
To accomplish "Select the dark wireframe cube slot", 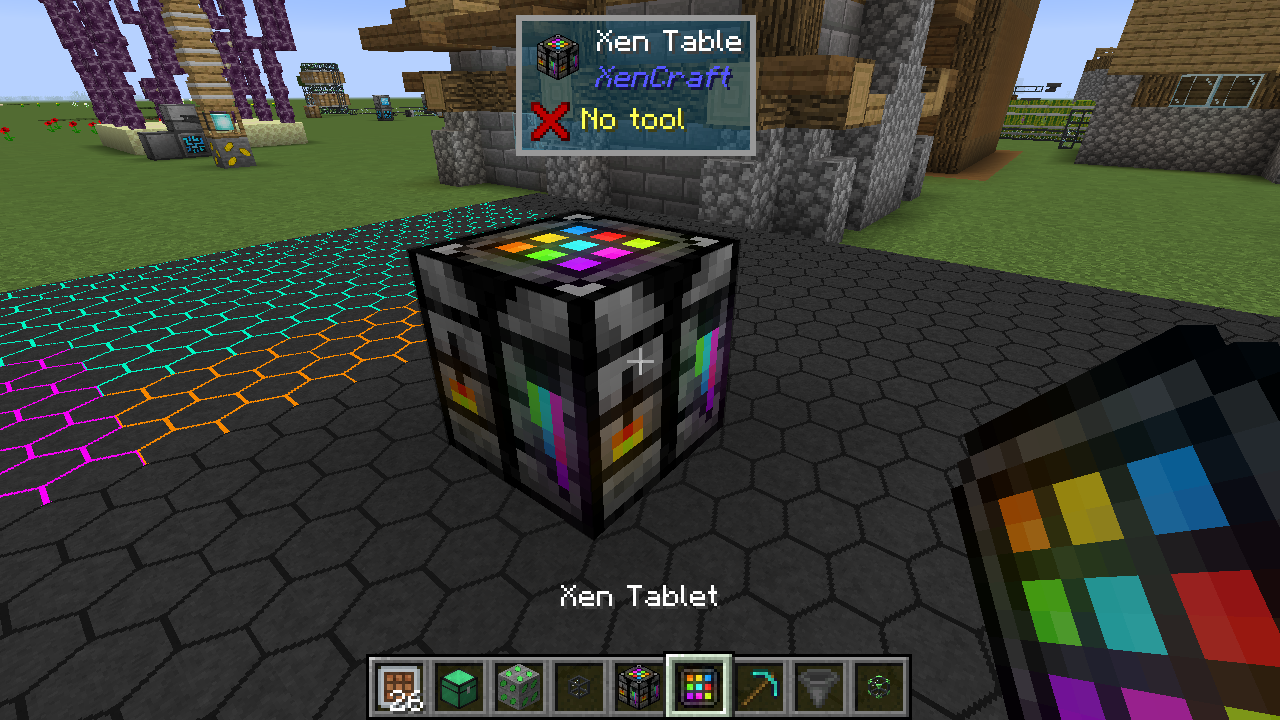I will point(580,686).
